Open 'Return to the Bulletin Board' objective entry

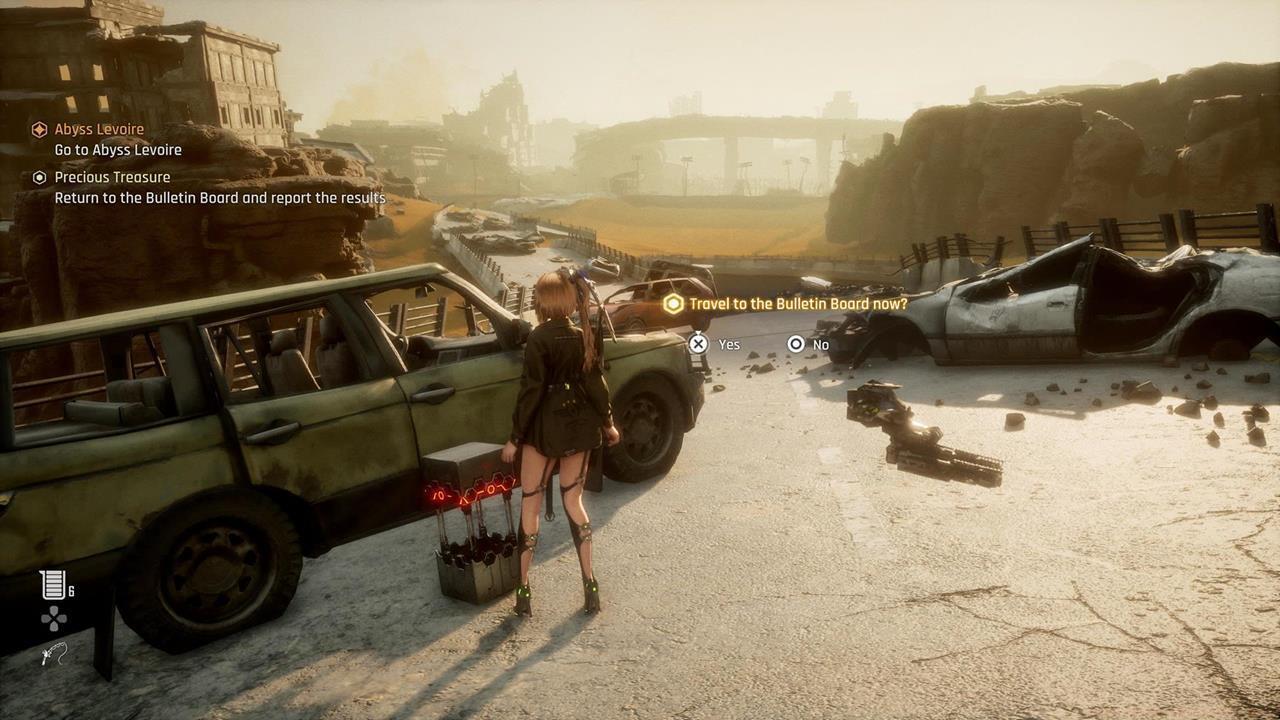coord(219,197)
